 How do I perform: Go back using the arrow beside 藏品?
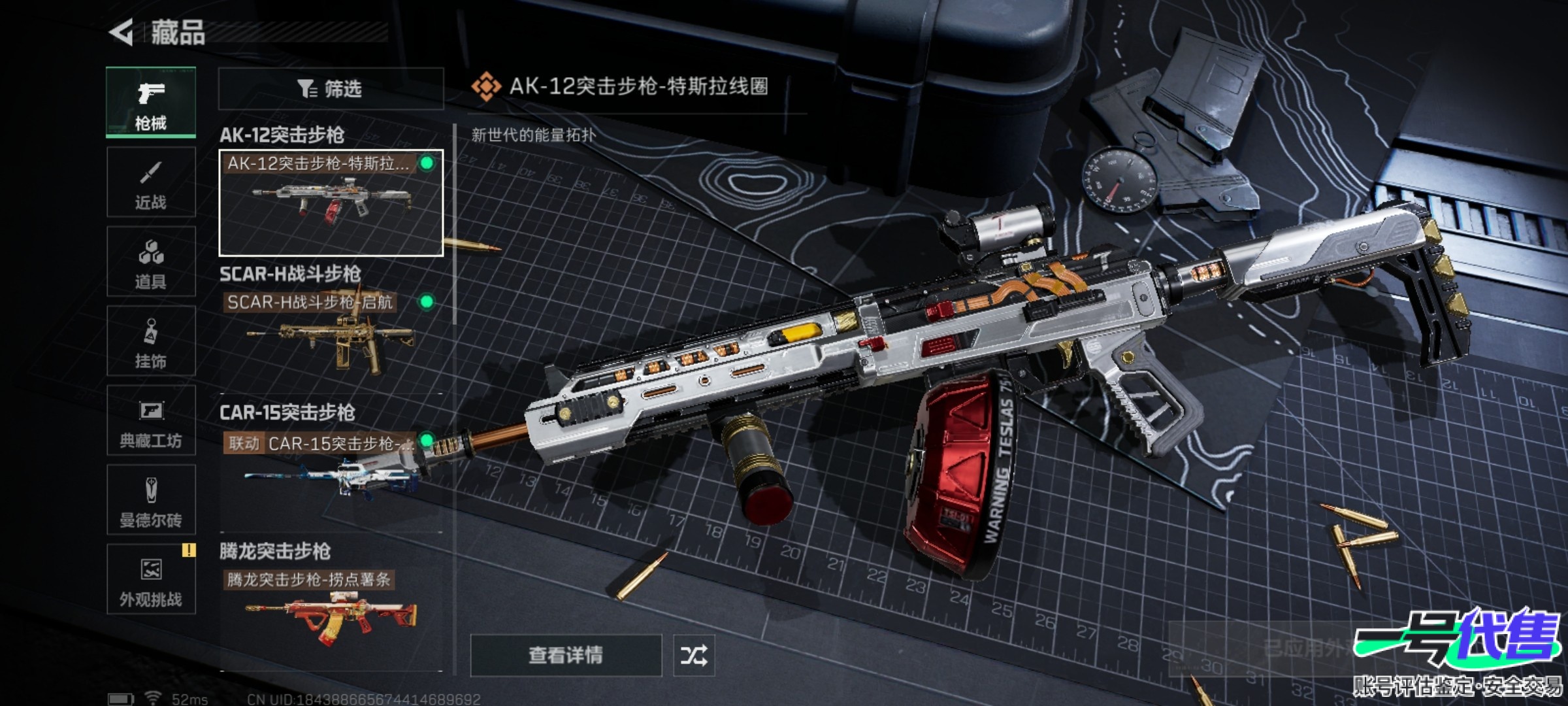(122, 32)
